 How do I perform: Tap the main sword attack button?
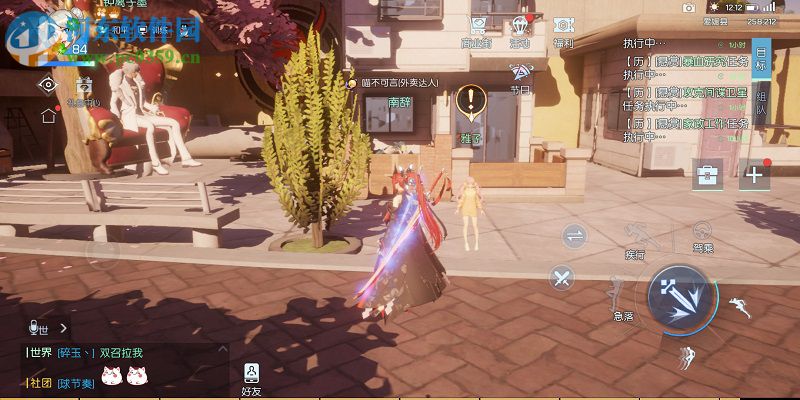click(679, 297)
